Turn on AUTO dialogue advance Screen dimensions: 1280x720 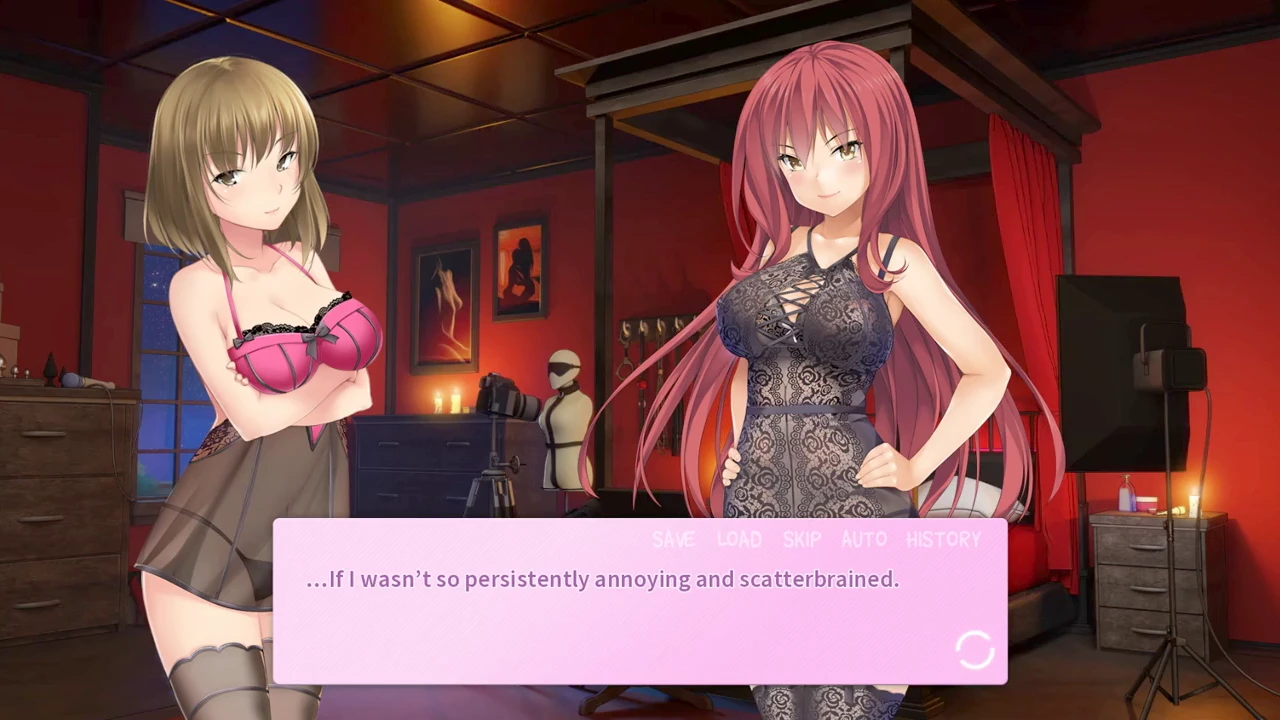864,540
